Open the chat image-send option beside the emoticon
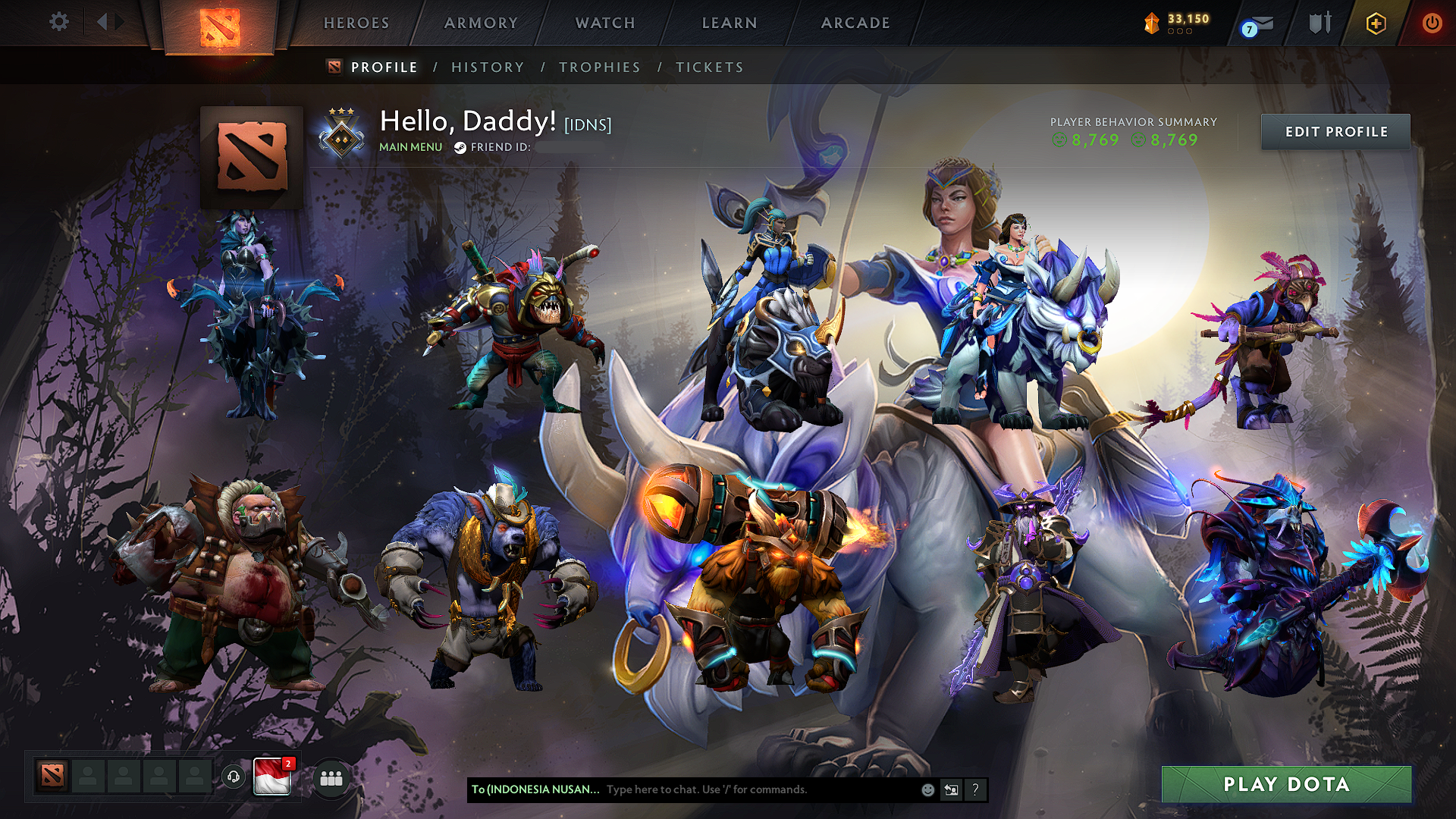This screenshot has height=819, width=1456. pyautogui.click(x=952, y=789)
